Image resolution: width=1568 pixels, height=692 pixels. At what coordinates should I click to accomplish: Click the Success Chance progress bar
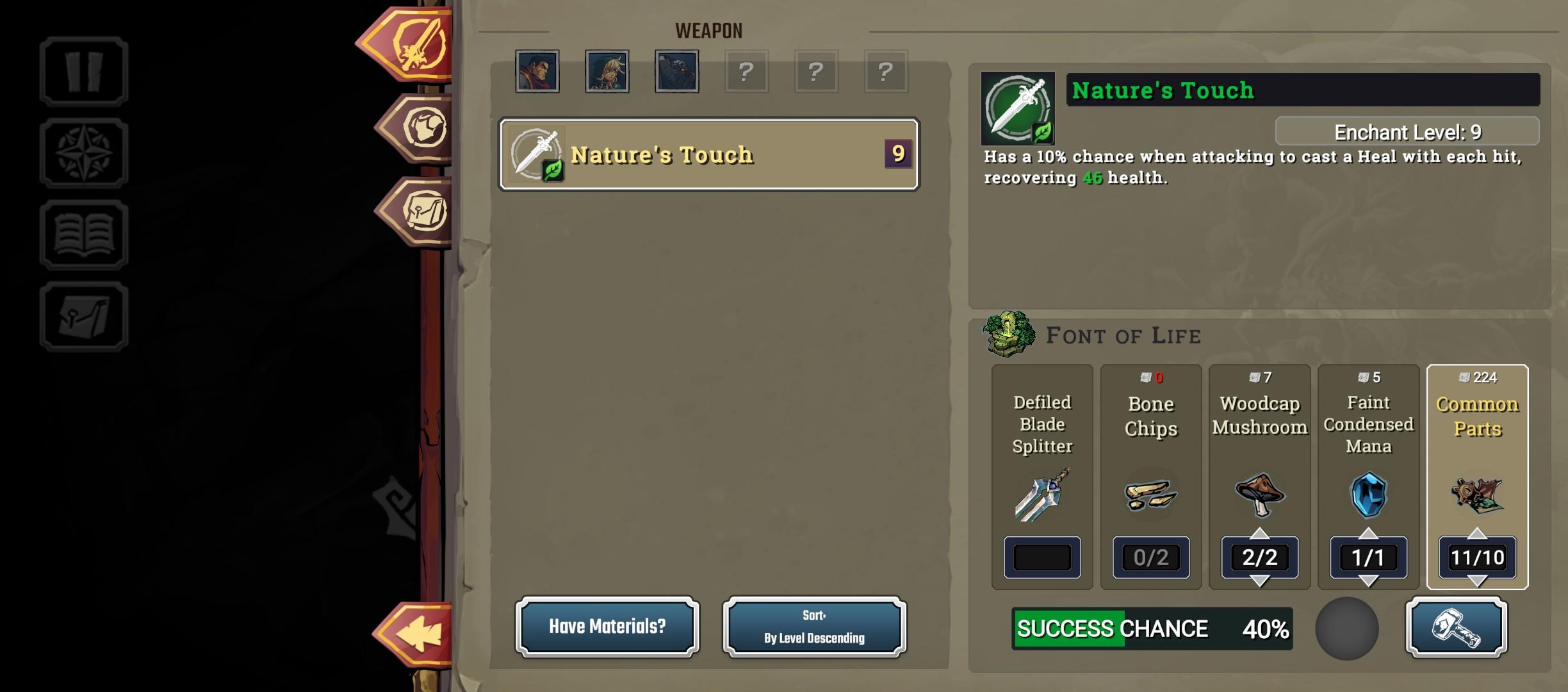click(x=1153, y=628)
